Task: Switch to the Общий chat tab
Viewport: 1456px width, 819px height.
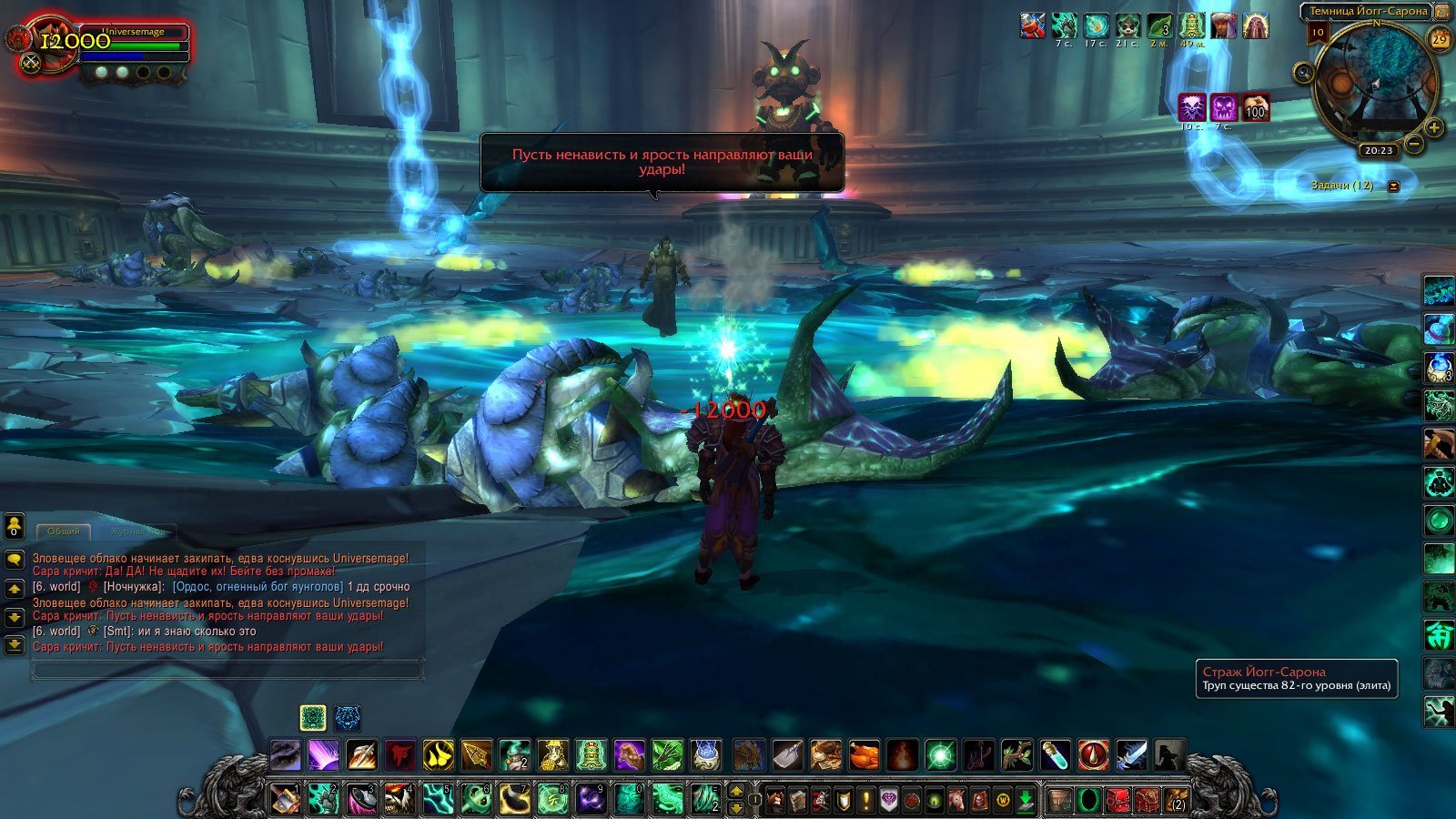Action: (64, 531)
